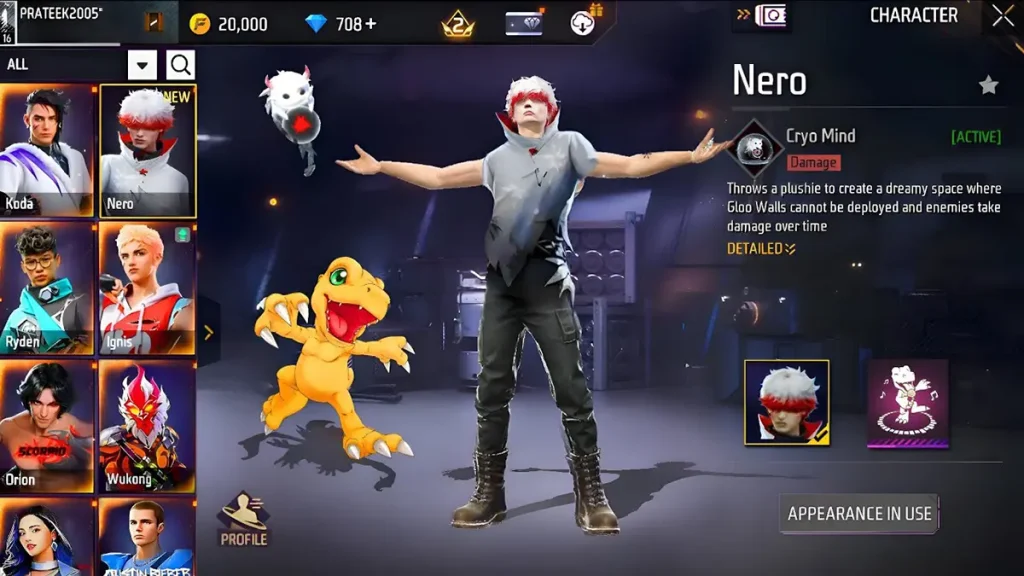Pick the Ignis character tile
This screenshot has height=576, width=1024.
[148, 288]
